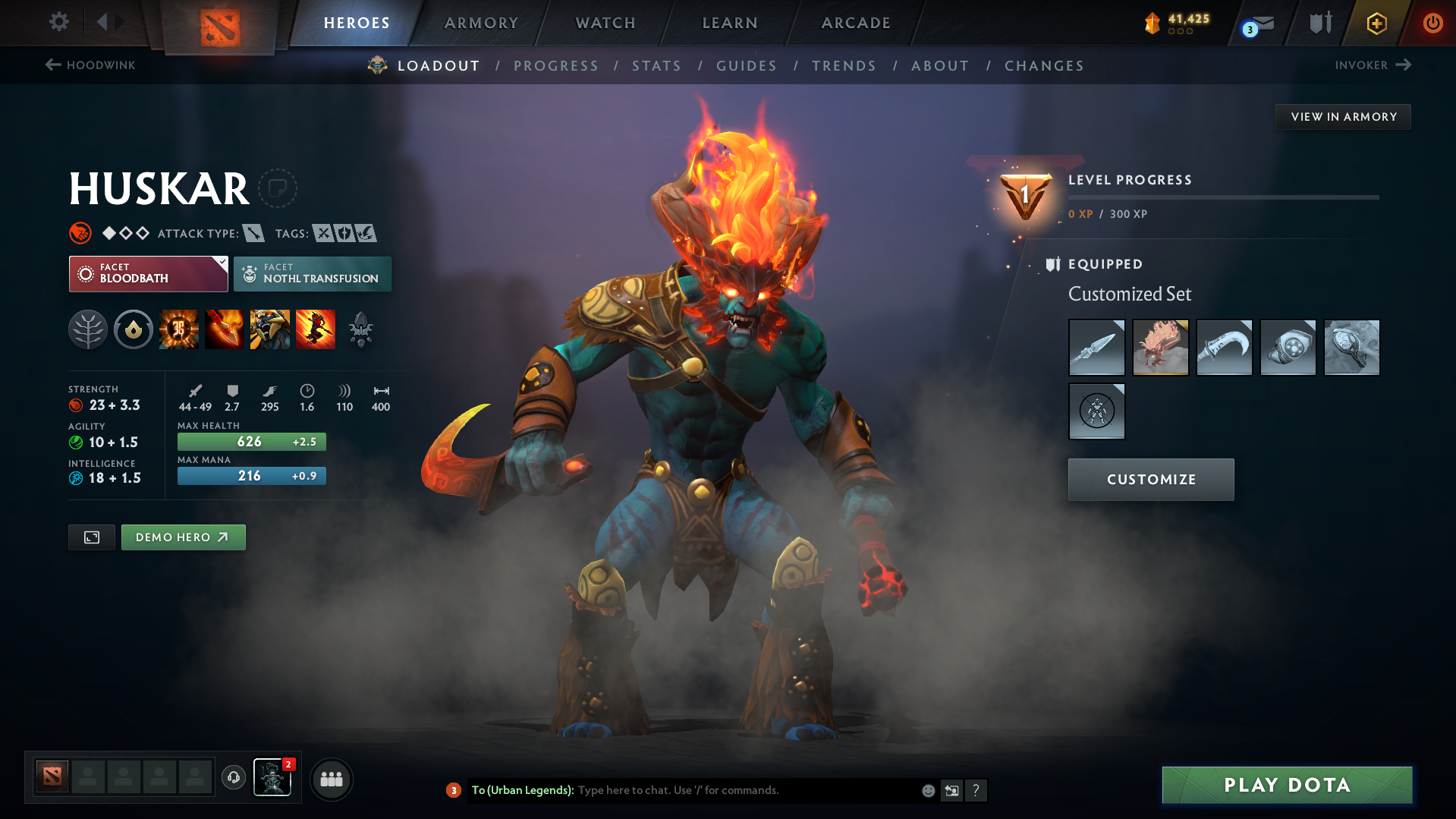Viewport: 1456px width, 819px height.
Task: Switch to the ARMORY tab
Action: (481, 23)
